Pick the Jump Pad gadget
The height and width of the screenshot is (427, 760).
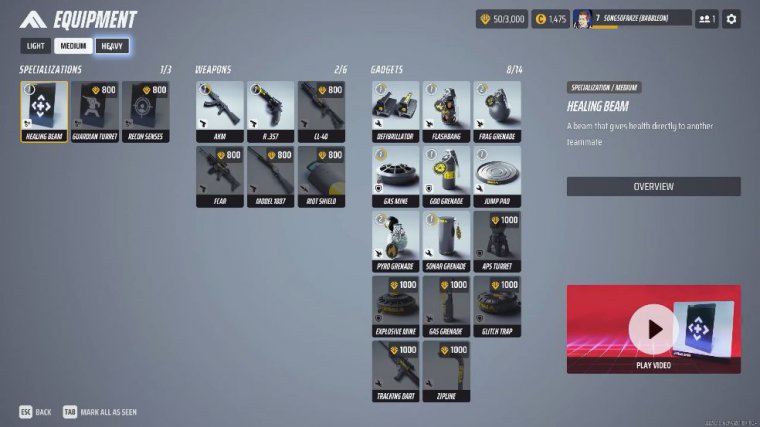tap(497, 176)
